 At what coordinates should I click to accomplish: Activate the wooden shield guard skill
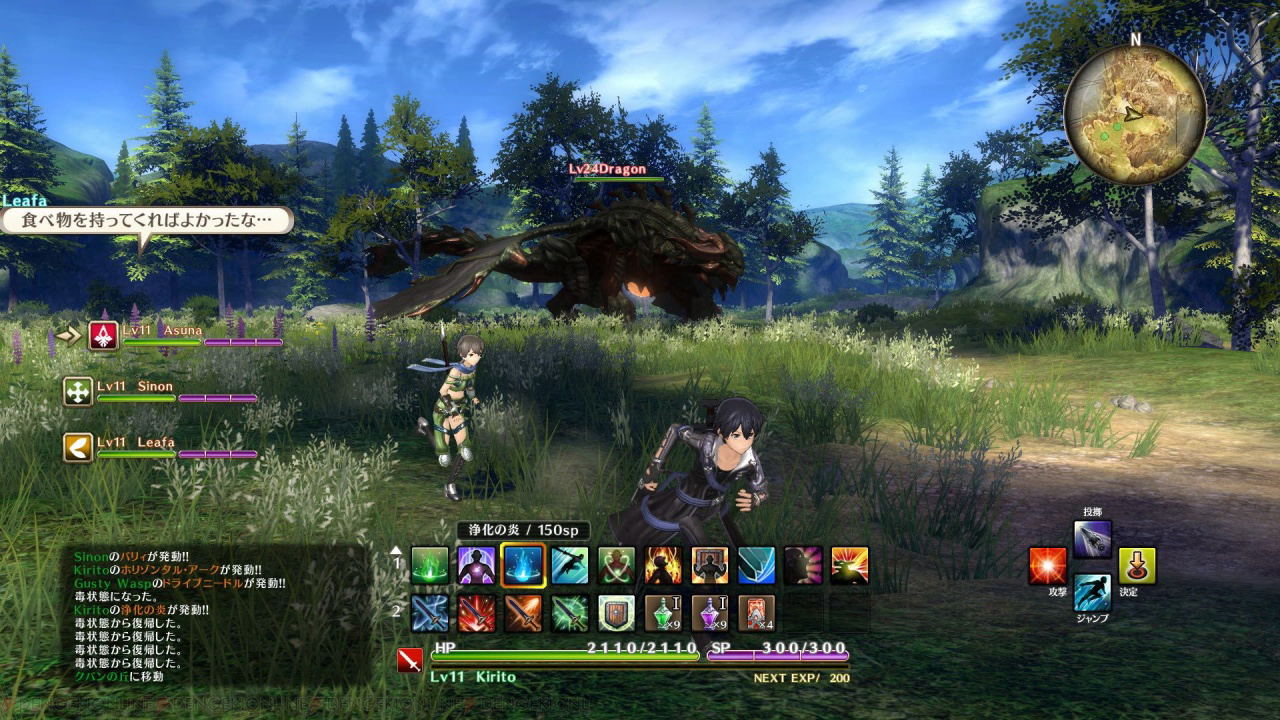(617, 612)
